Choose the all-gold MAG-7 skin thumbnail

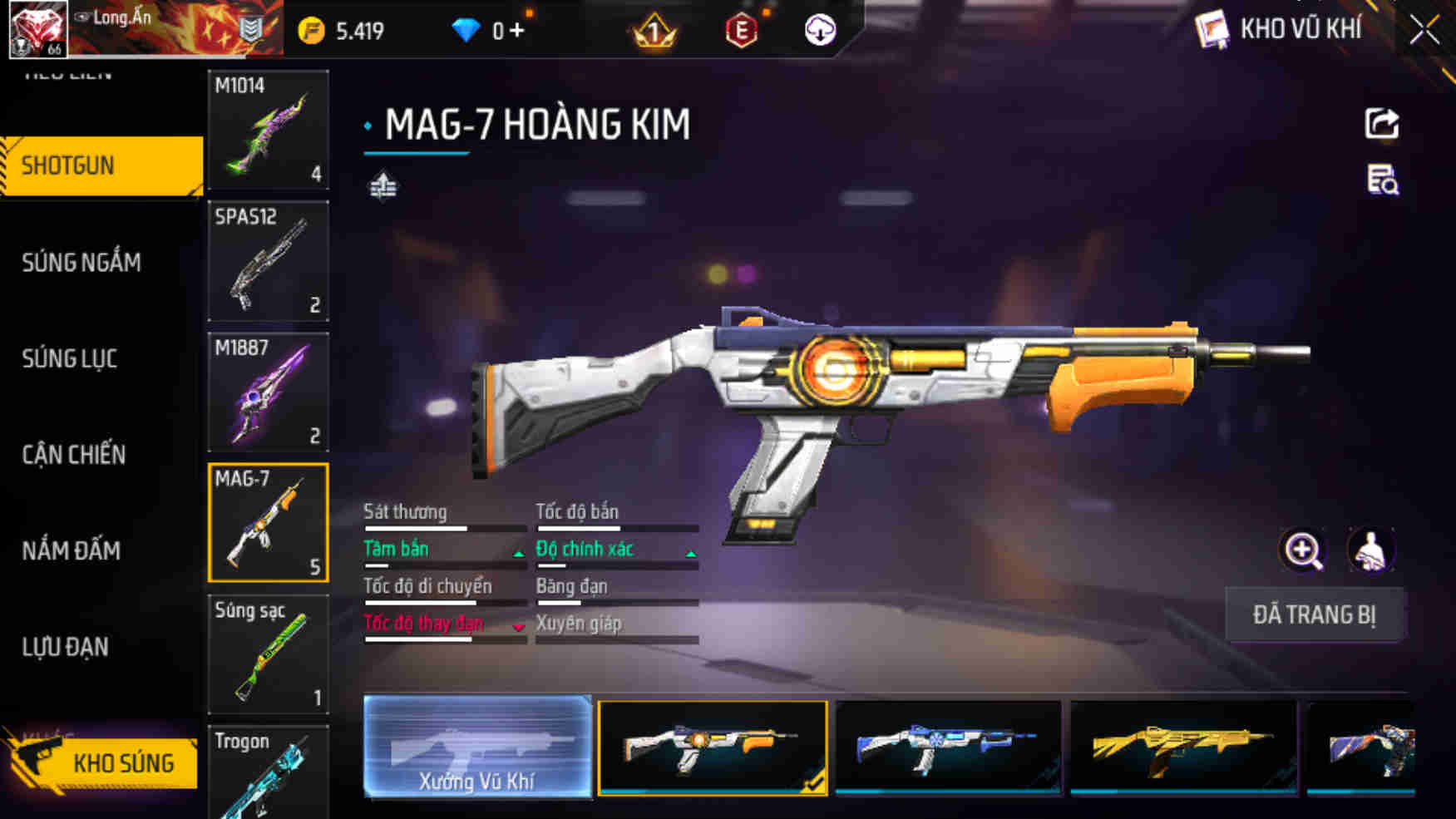point(1182,747)
